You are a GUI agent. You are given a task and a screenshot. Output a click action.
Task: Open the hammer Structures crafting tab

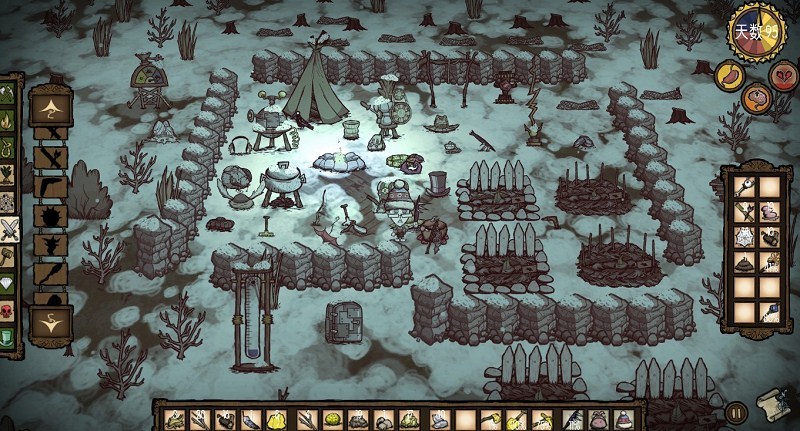pos(8,255)
